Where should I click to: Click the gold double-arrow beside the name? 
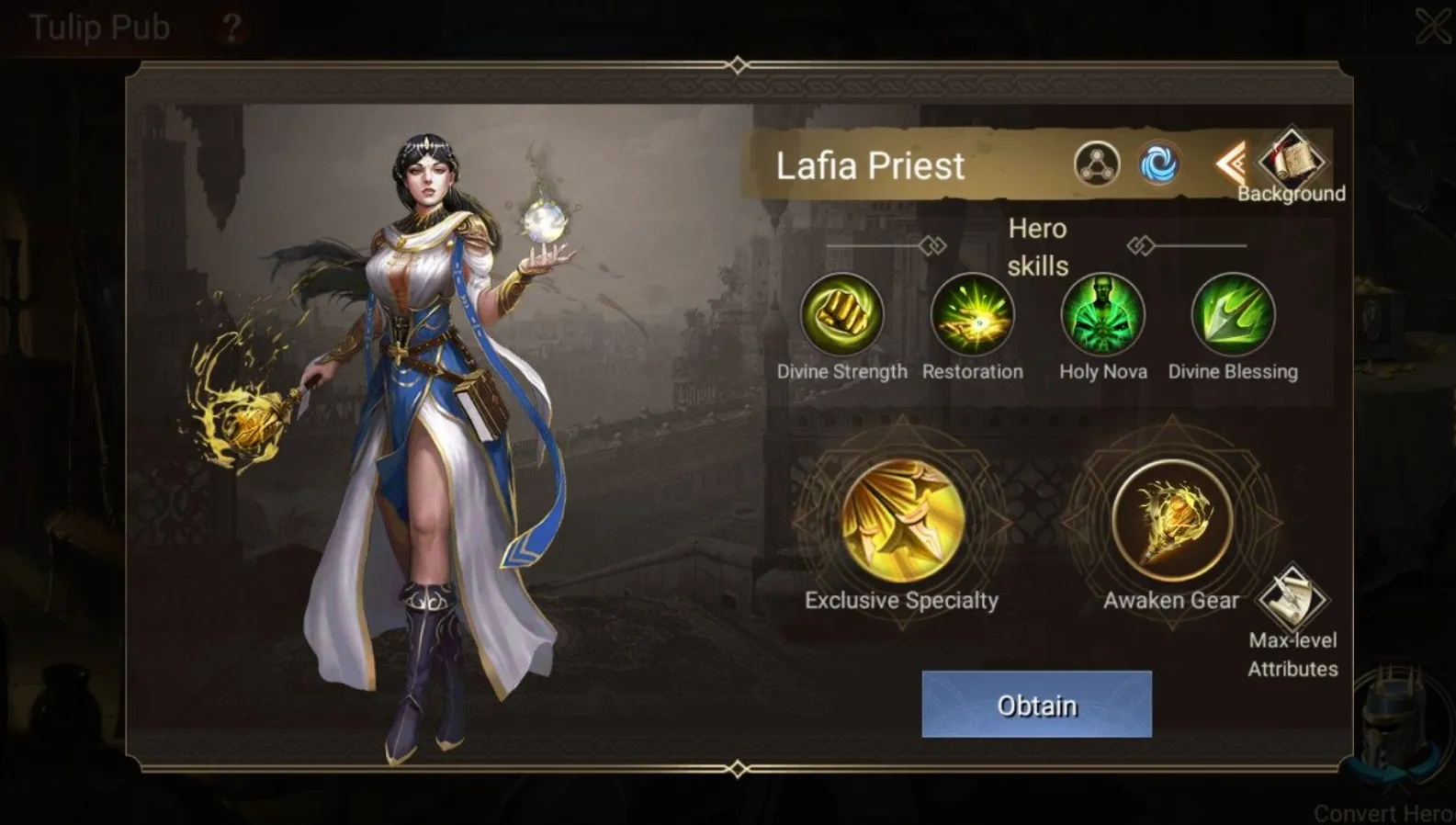point(1231,164)
